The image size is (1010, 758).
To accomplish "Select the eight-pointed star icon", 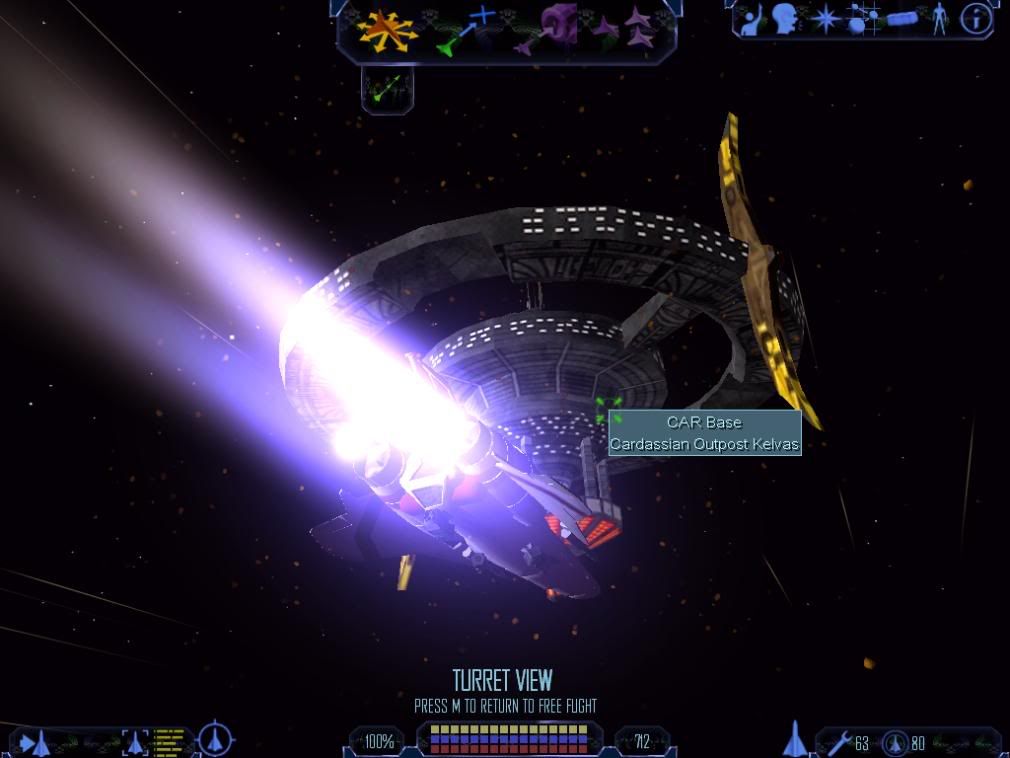I will (825, 19).
